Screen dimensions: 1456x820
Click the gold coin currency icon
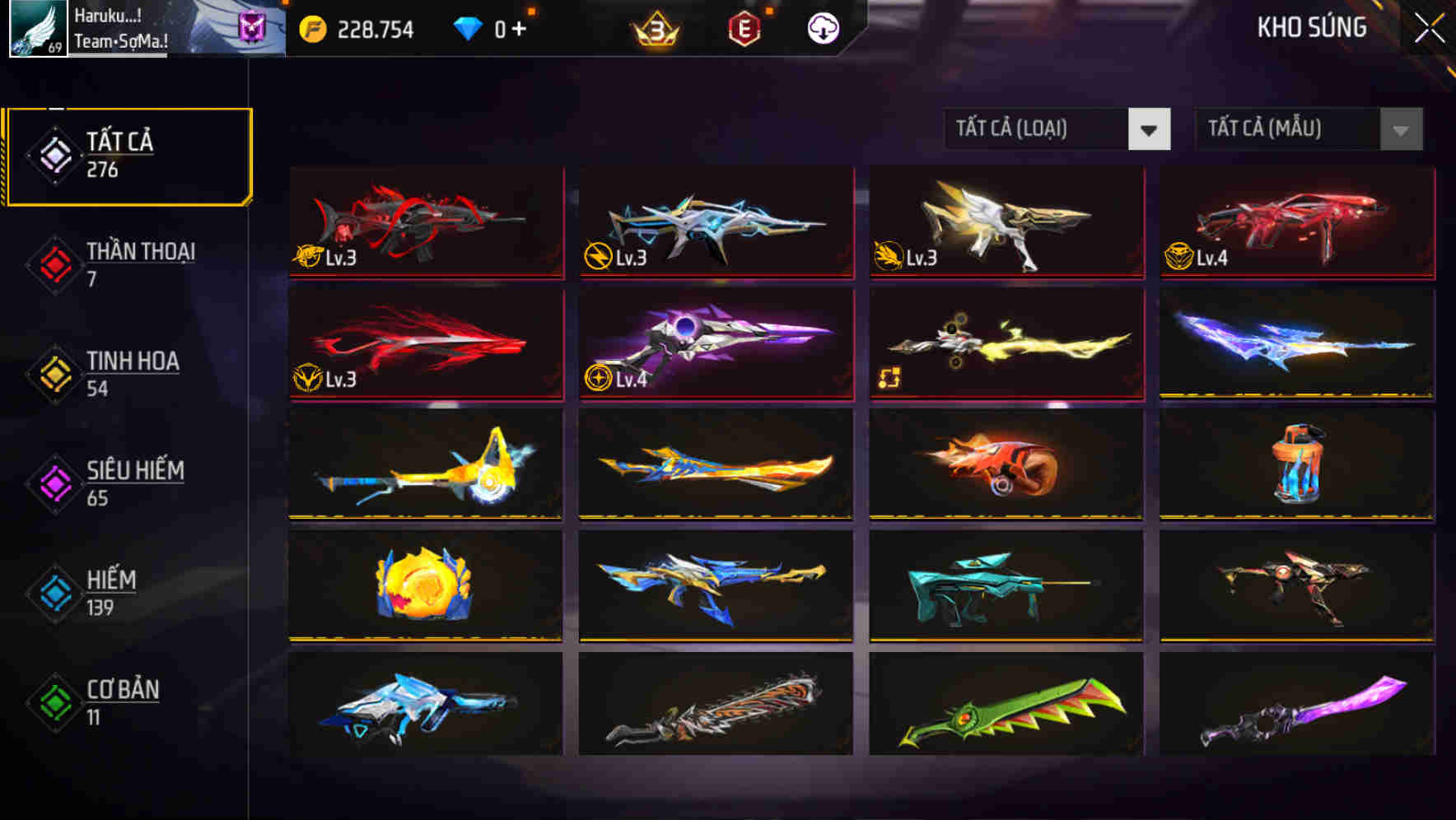(x=311, y=27)
